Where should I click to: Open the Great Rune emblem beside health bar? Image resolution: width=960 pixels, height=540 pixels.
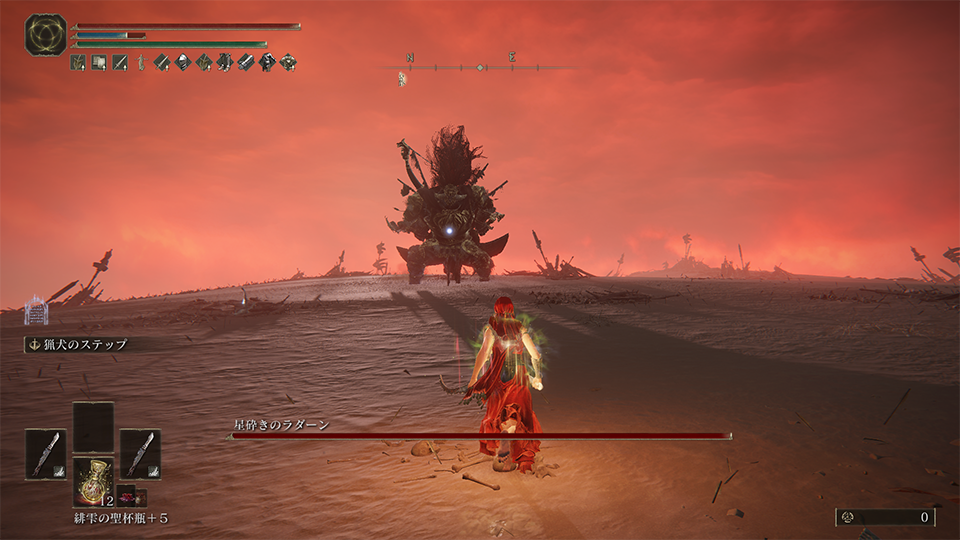[45, 35]
